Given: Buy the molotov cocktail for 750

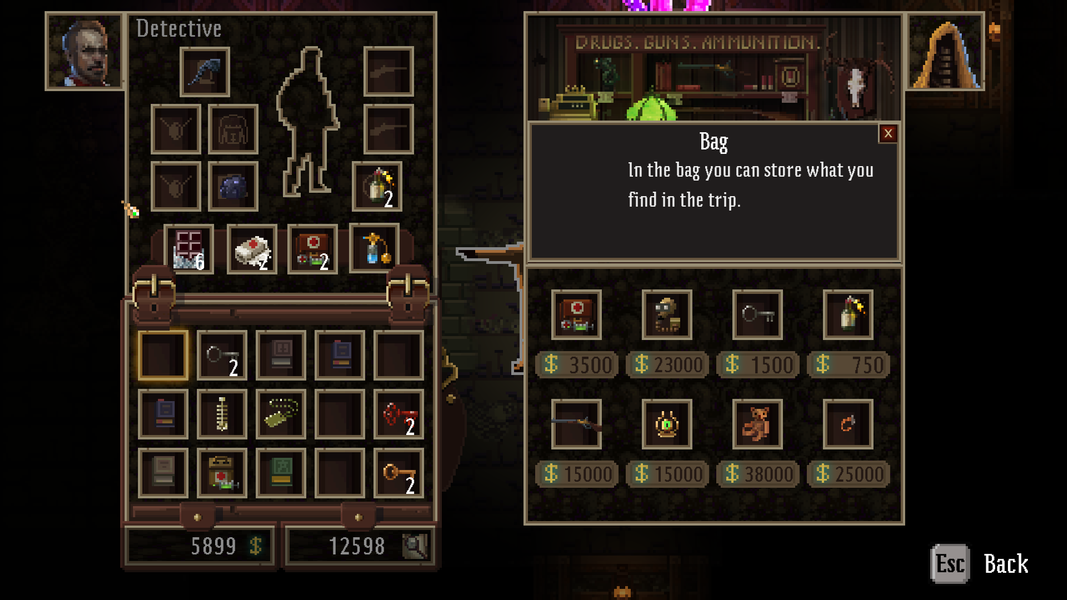Looking at the screenshot, I should 848,315.
